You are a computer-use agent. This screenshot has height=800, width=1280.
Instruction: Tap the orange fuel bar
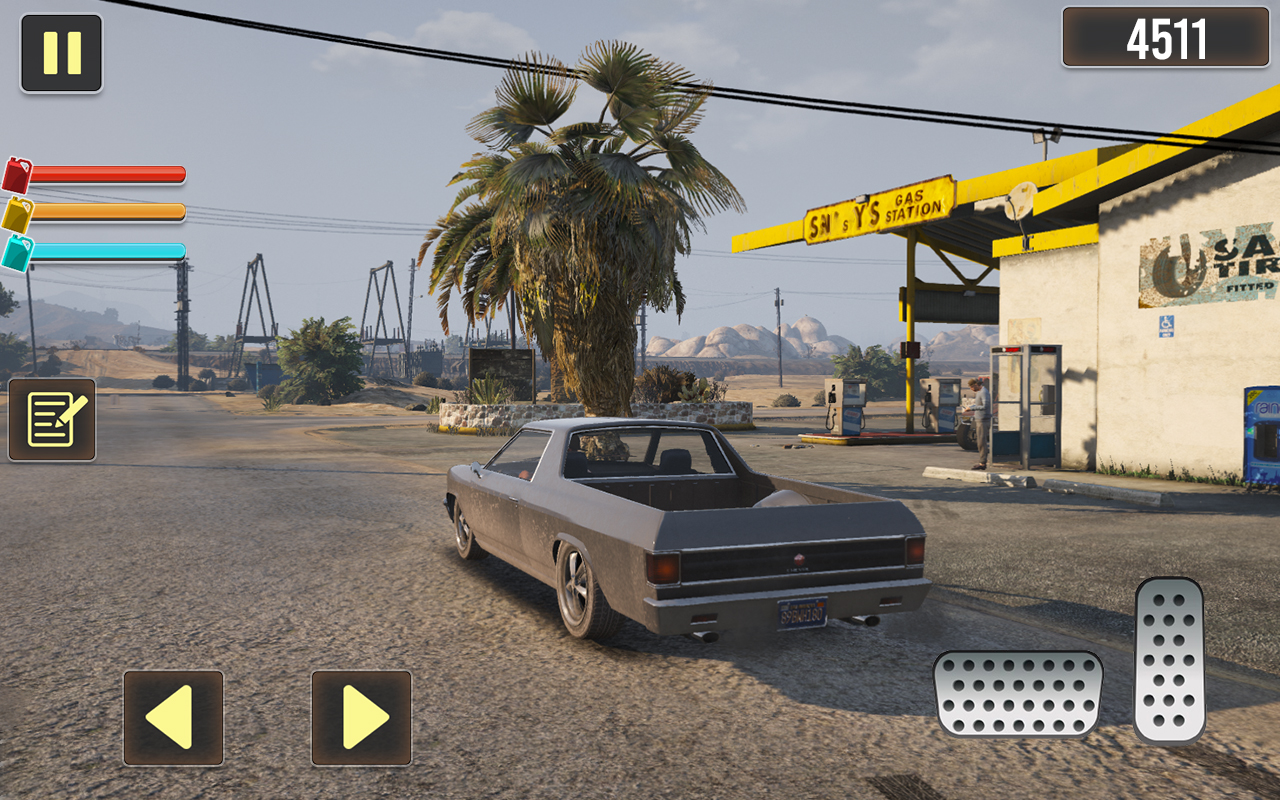click(110, 211)
